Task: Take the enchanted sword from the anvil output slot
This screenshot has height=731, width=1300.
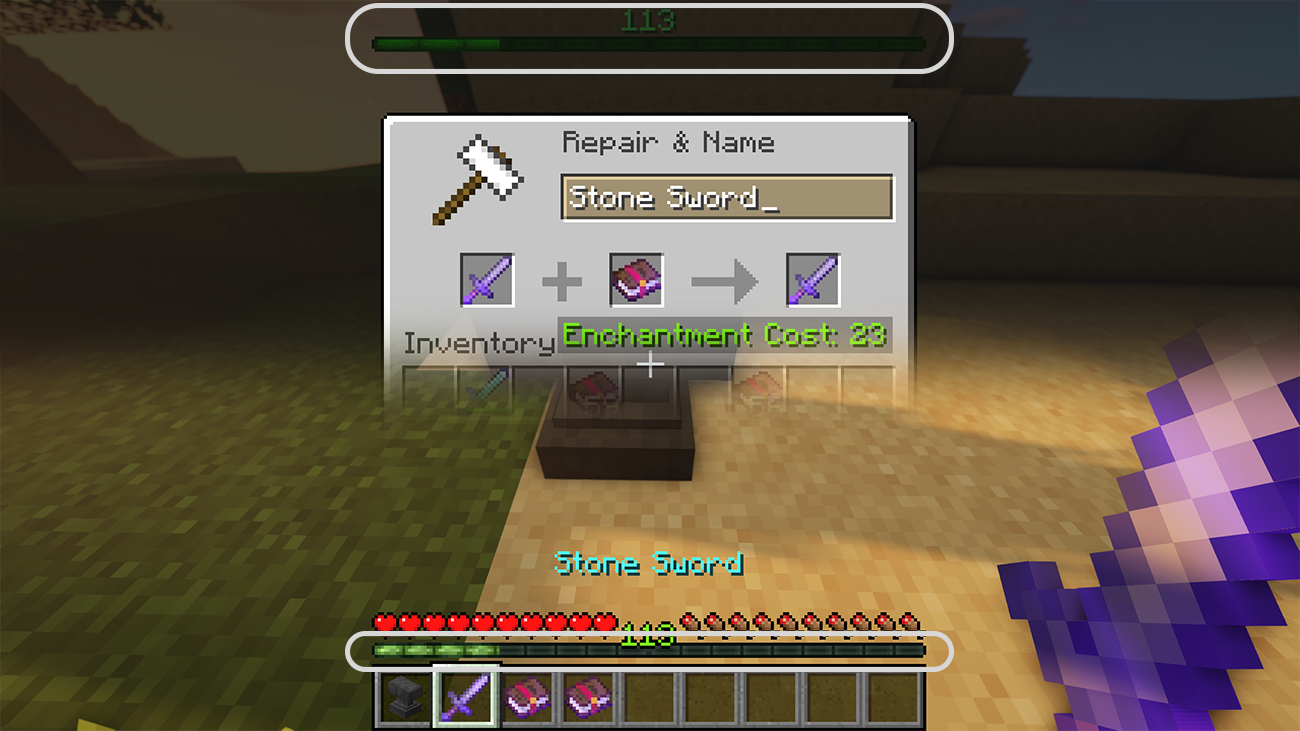Action: tap(812, 280)
